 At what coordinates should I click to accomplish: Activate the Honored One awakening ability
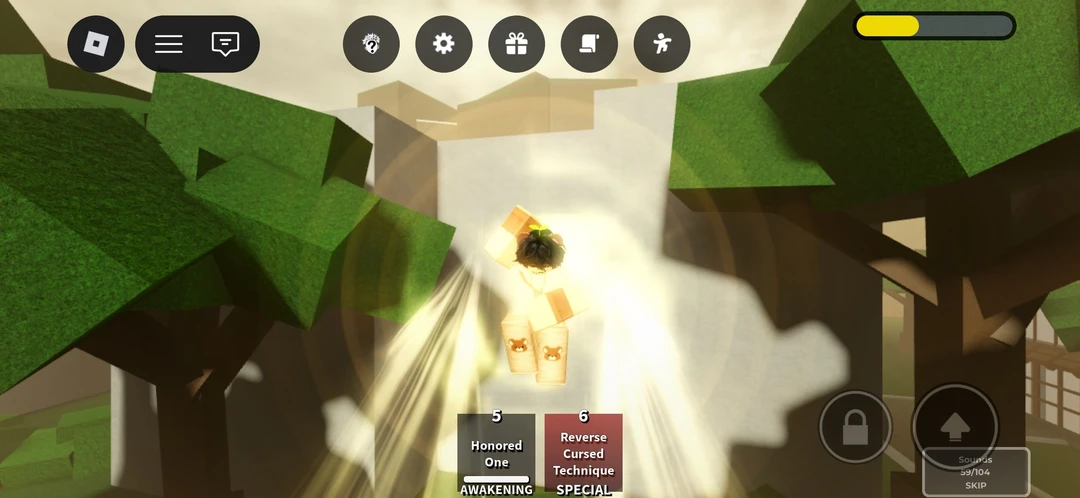(496, 452)
